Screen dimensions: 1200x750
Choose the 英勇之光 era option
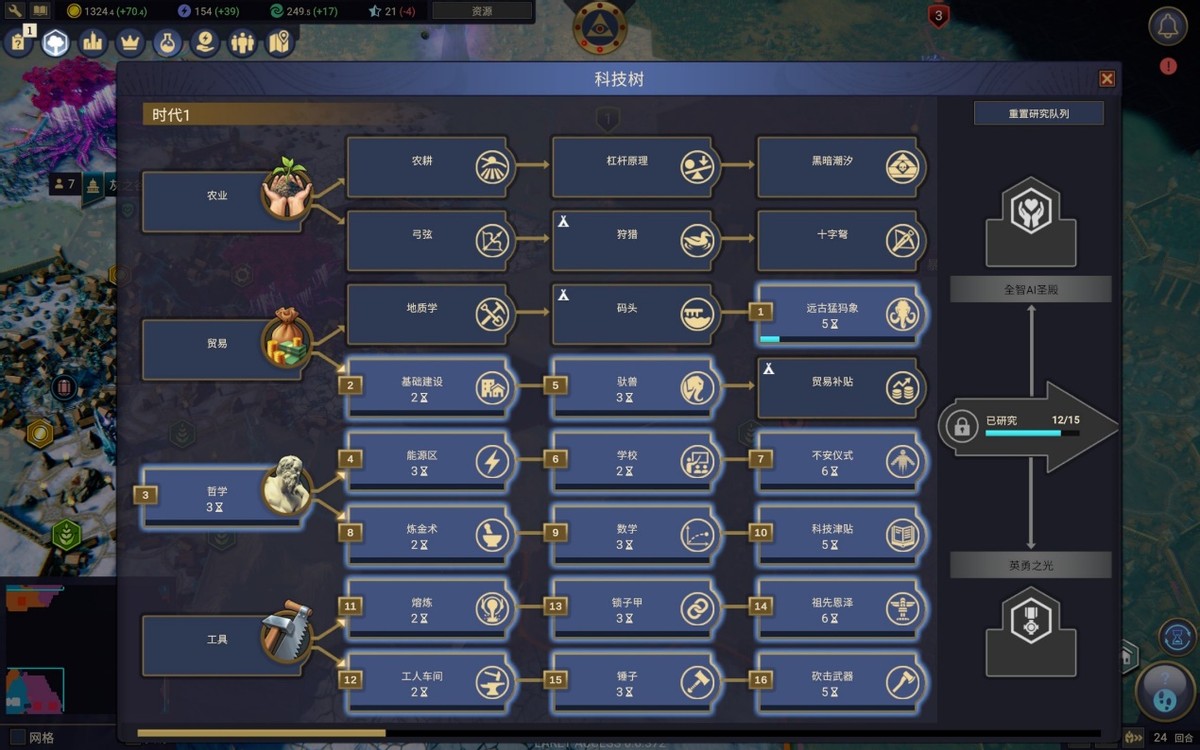pos(1030,566)
